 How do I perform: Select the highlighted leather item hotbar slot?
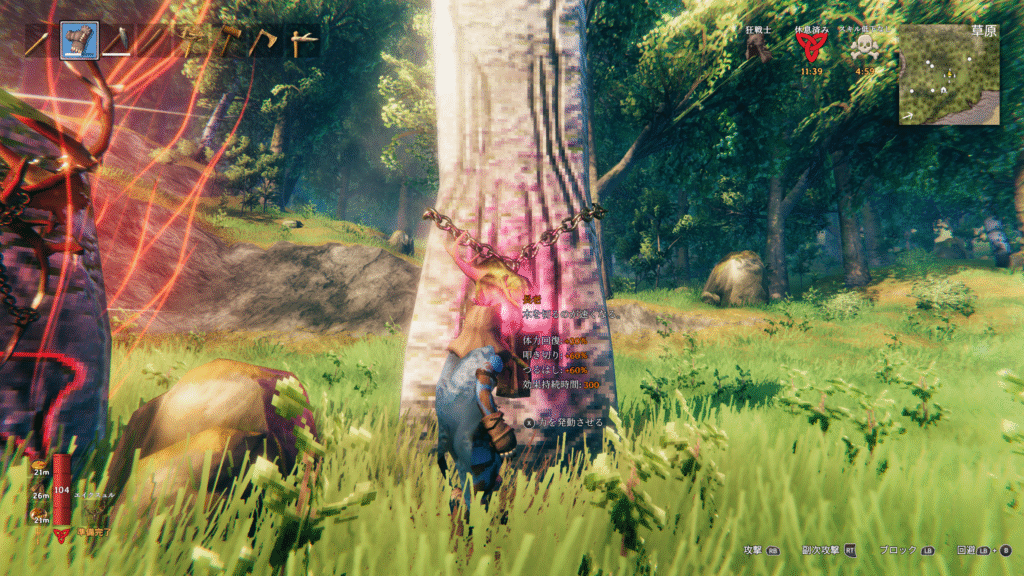(x=79, y=41)
